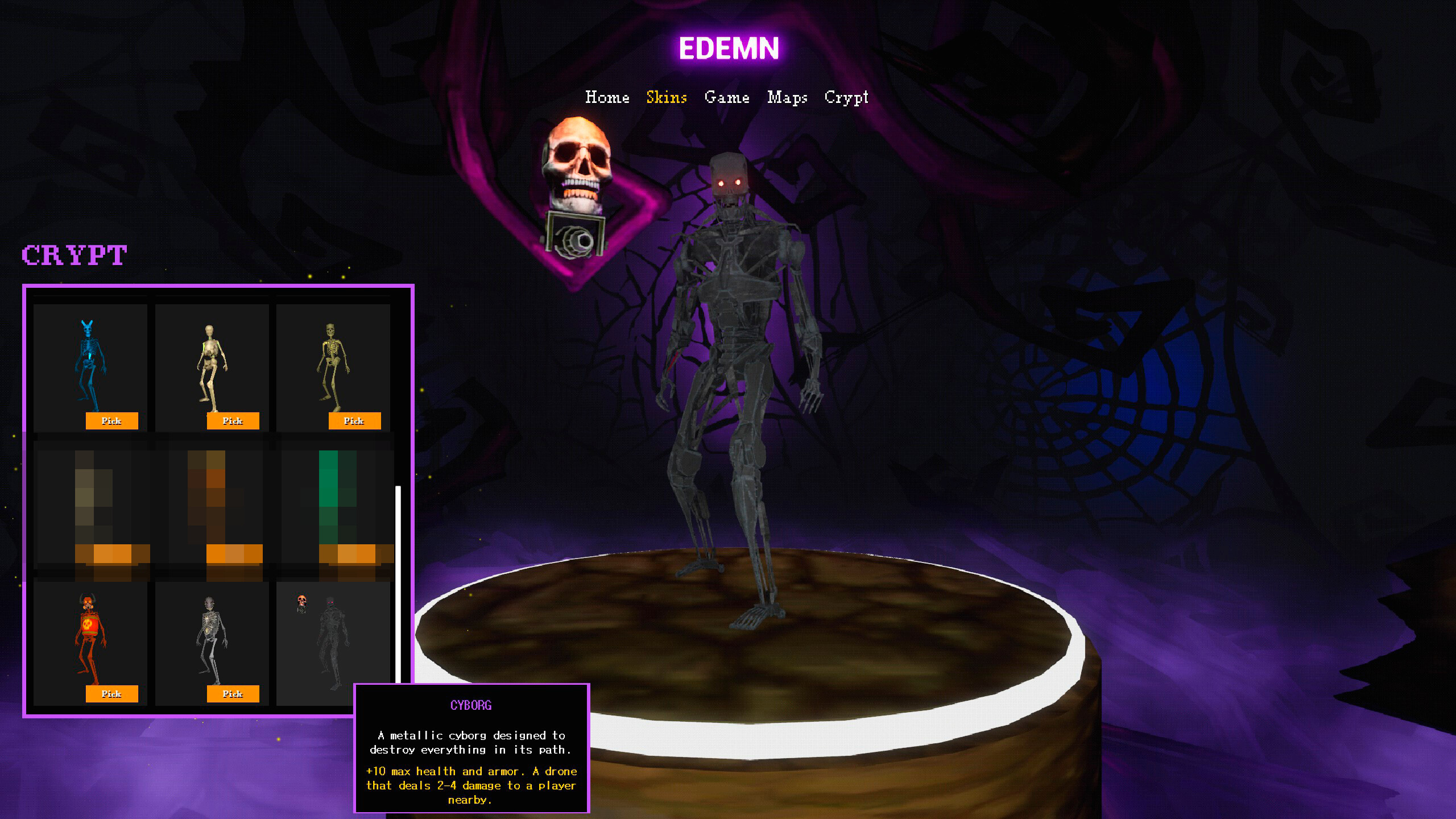
Task: Switch to the Skins tab
Action: click(x=667, y=97)
